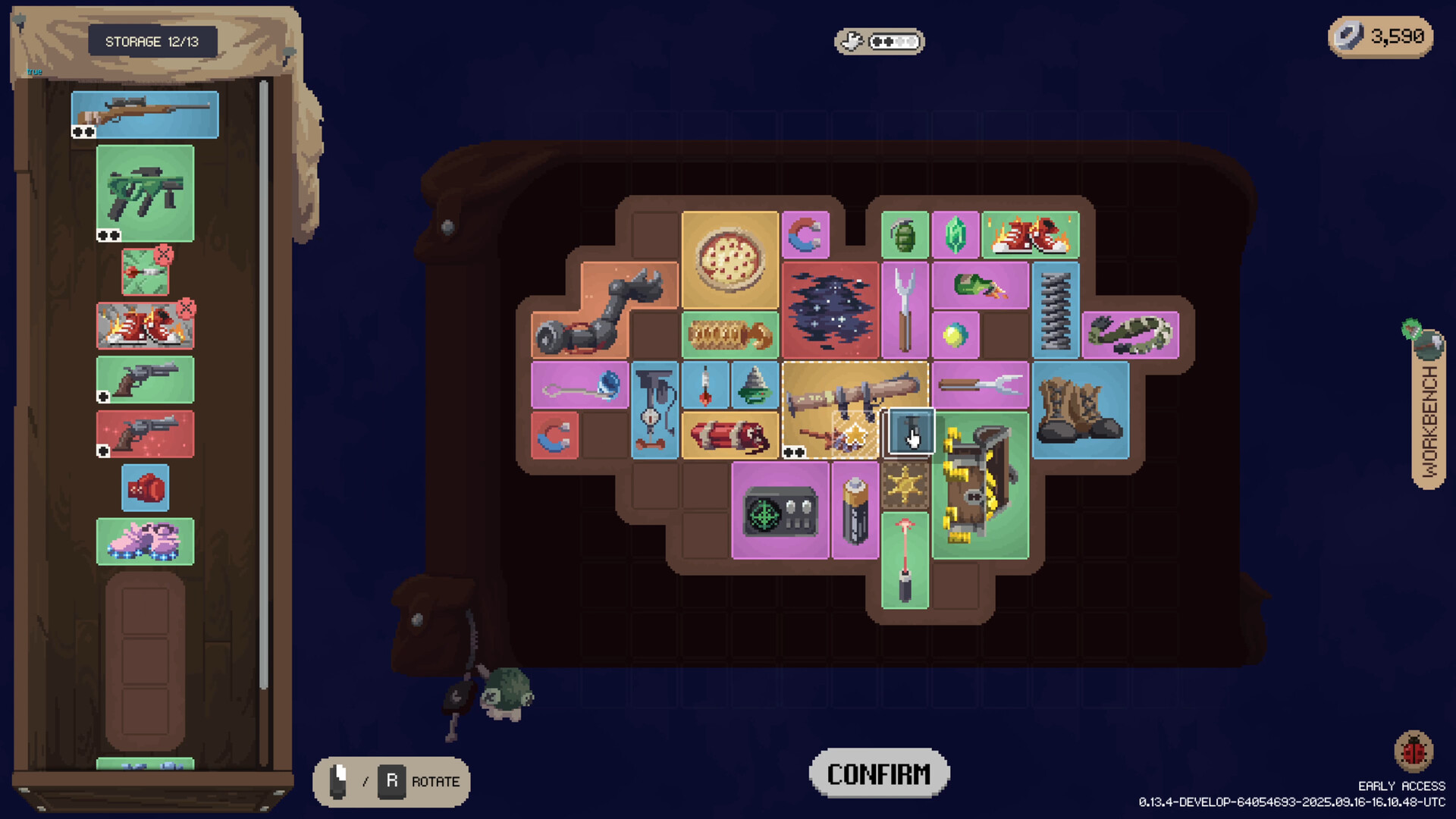This screenshot has height=819, width=1456.
Task: Choose the pink sneakers in storage
Action: tap(145, 541)
